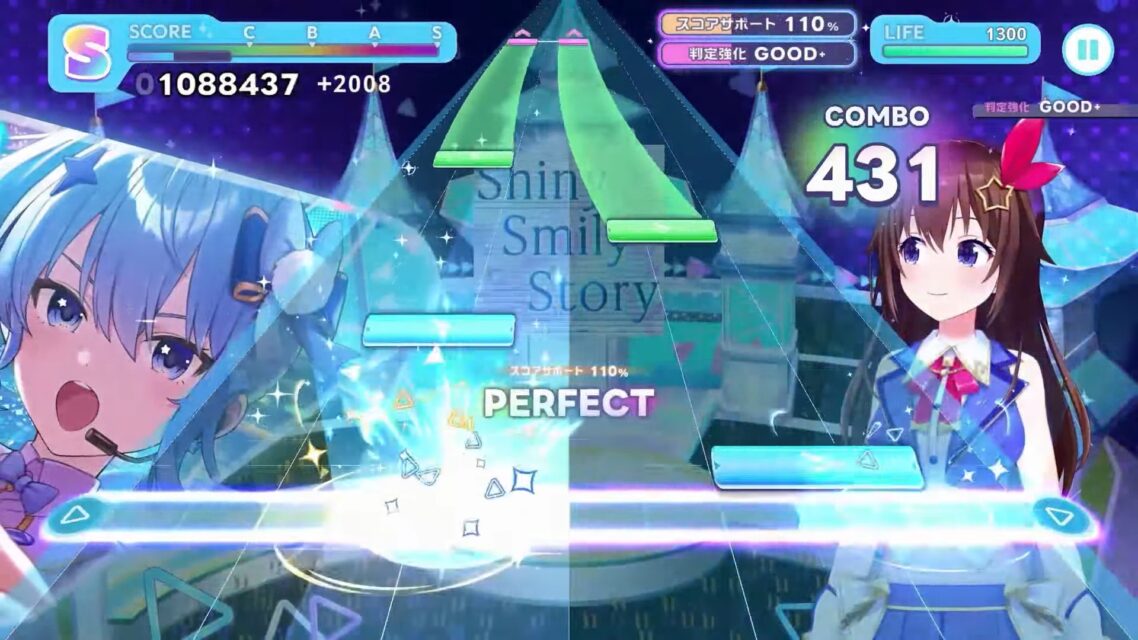Pause the song with the pause button
The image size is (1138, 640).
point(1087,49)
